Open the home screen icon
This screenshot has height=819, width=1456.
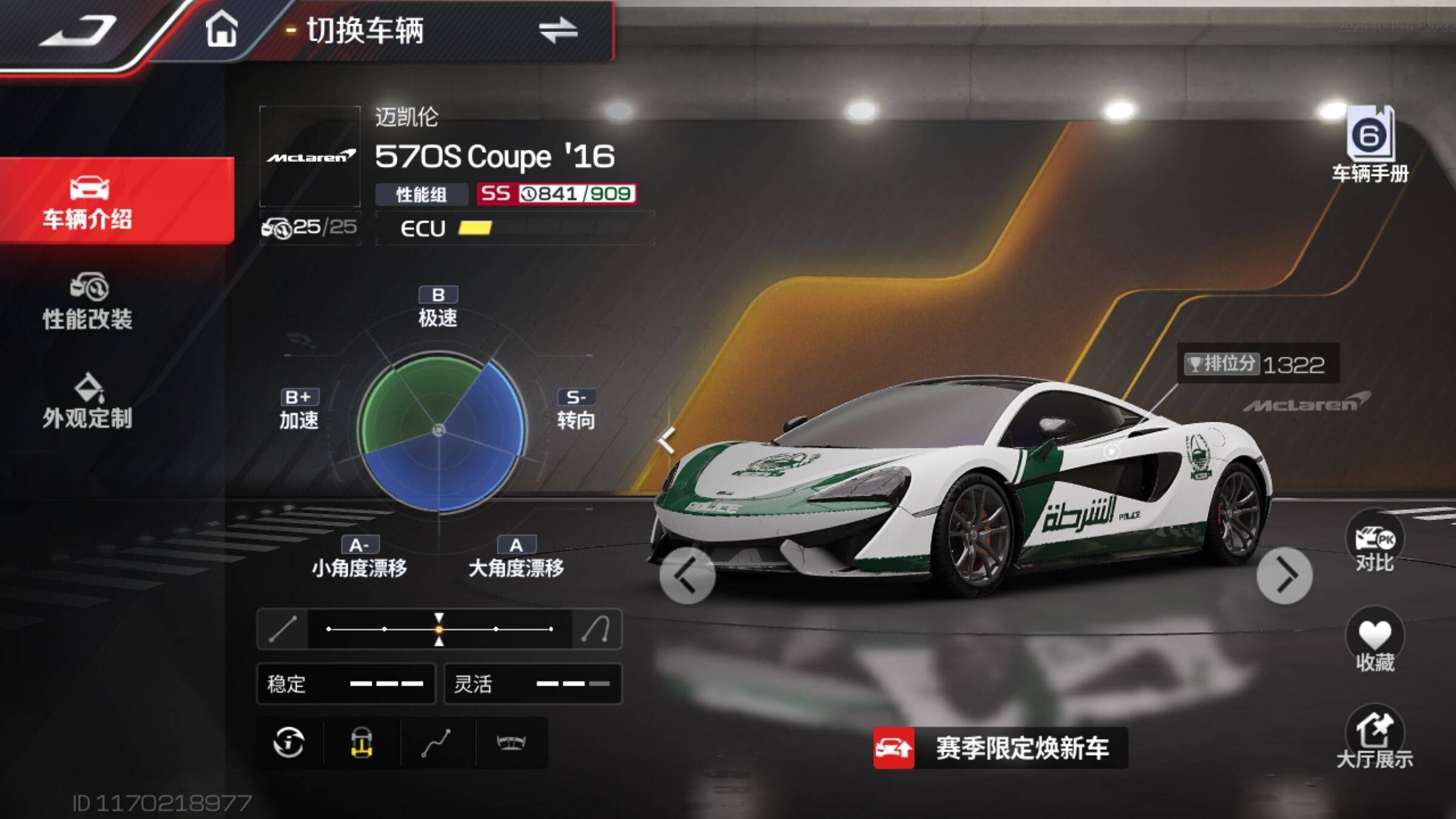[x=221, y=30]
